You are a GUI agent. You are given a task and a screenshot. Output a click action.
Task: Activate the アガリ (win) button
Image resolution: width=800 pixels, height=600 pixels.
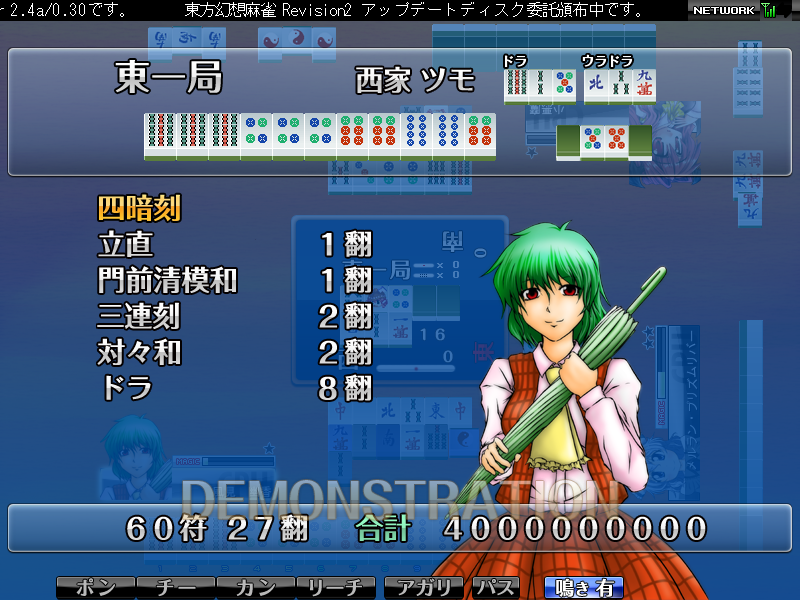(x=425, y=588)
